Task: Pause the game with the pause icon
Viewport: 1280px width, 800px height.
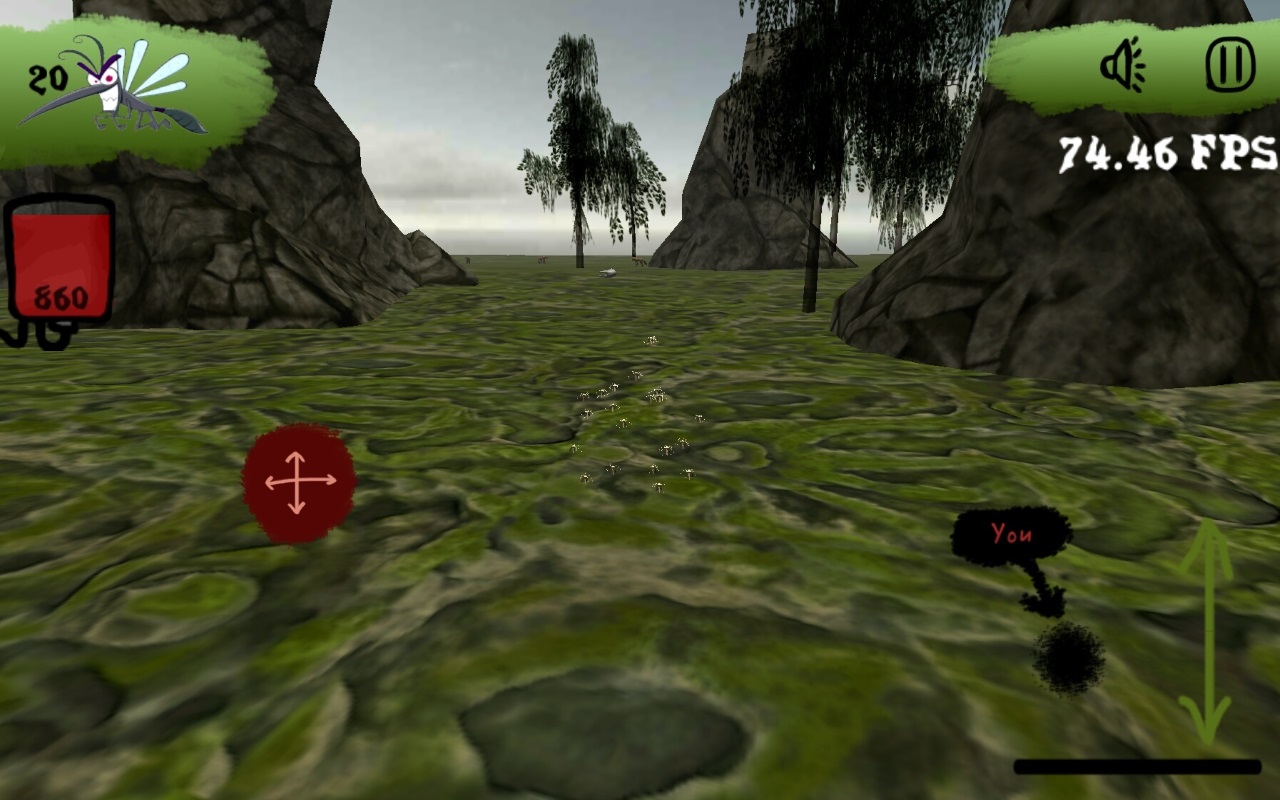Action: (1231, 63)
